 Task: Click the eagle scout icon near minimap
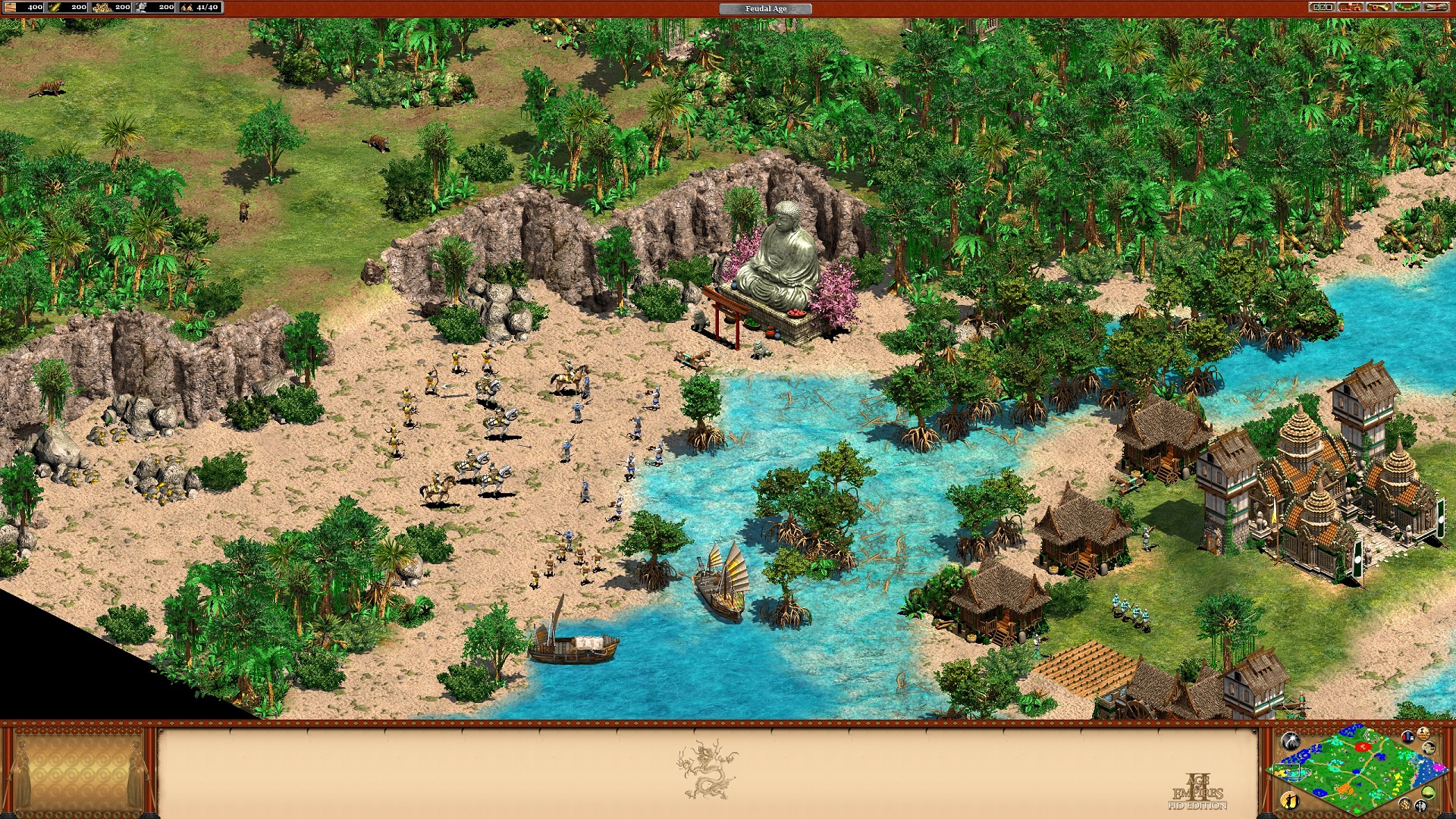pyautogui.click(x=1429, y=748)
